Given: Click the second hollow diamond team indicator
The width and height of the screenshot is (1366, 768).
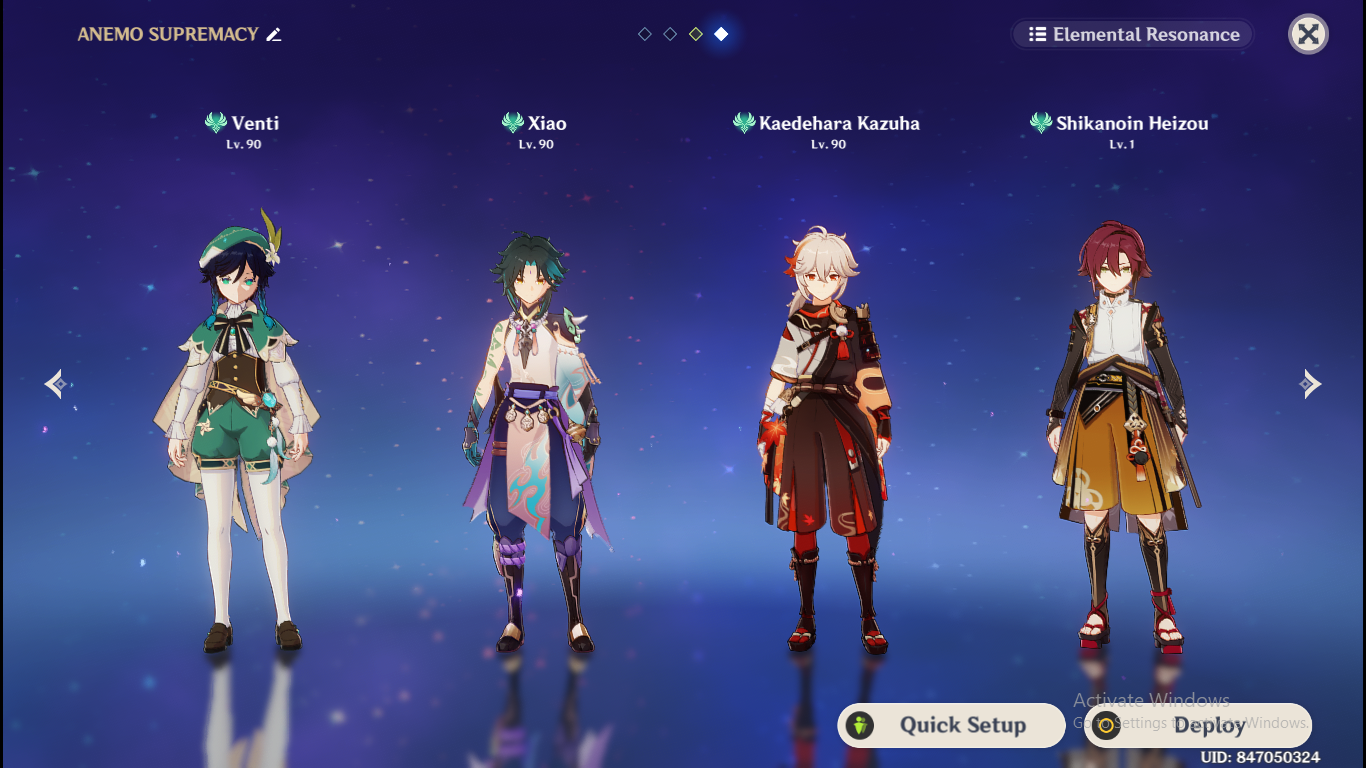Looking at the screenshot, I should (x=669, y=33).
